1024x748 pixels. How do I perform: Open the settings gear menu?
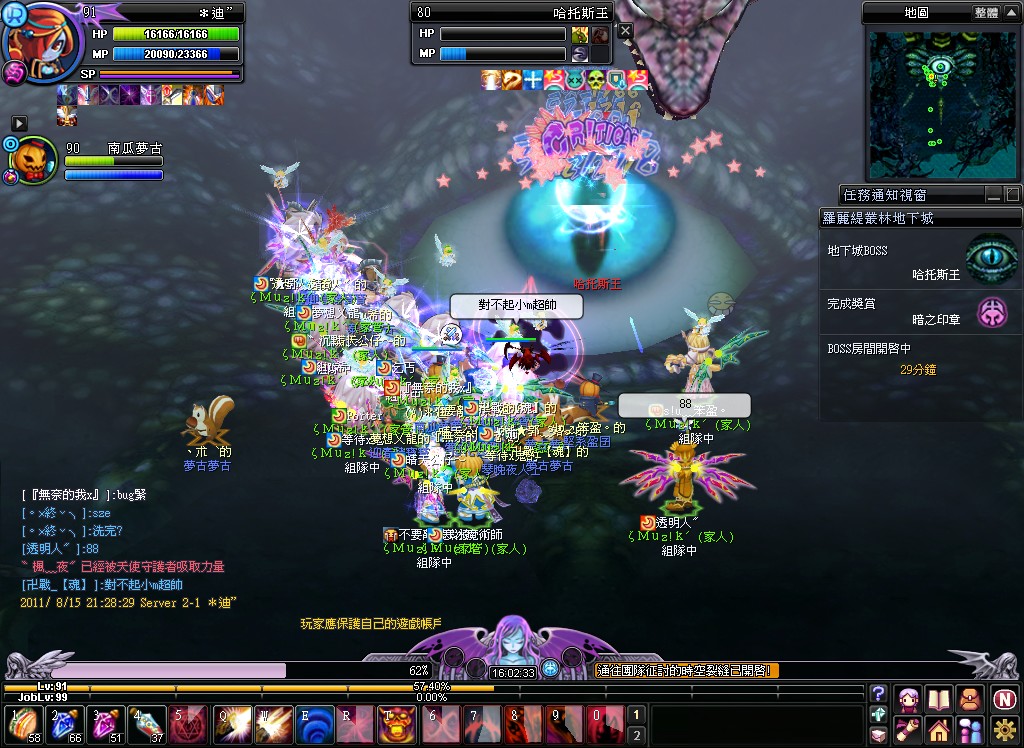point(1004,729)
